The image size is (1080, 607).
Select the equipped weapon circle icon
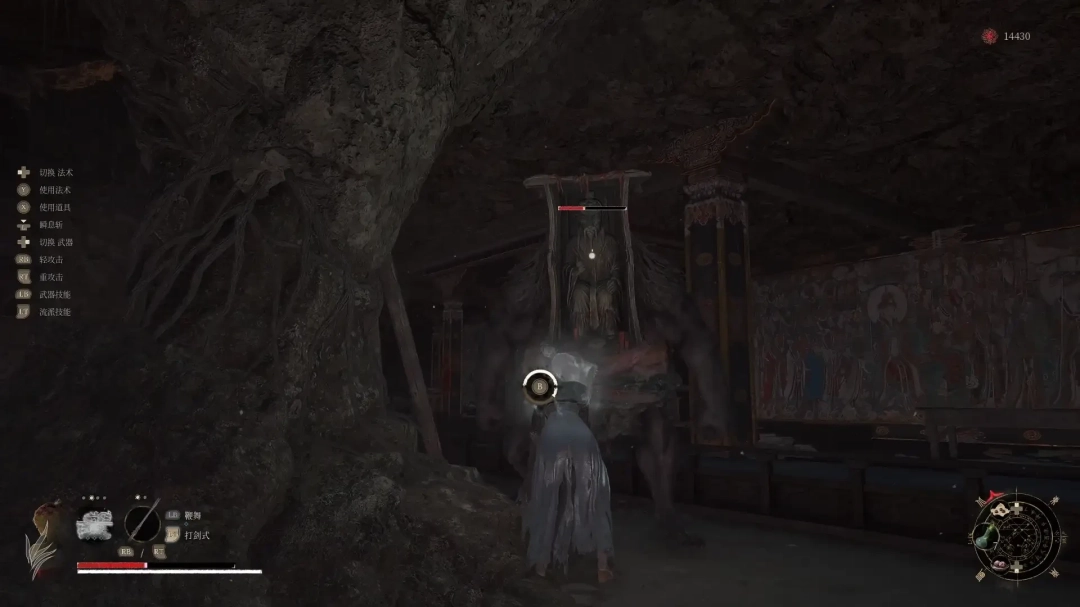point(142,524)
